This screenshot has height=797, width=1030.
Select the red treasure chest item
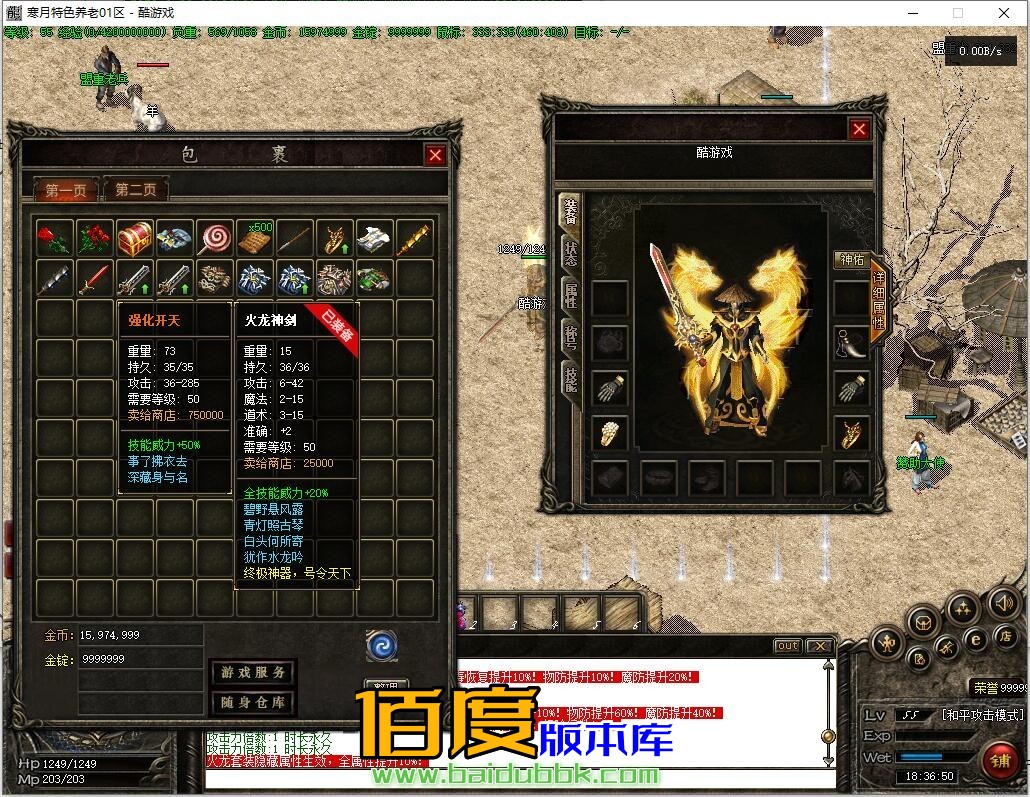pos(135,238)
